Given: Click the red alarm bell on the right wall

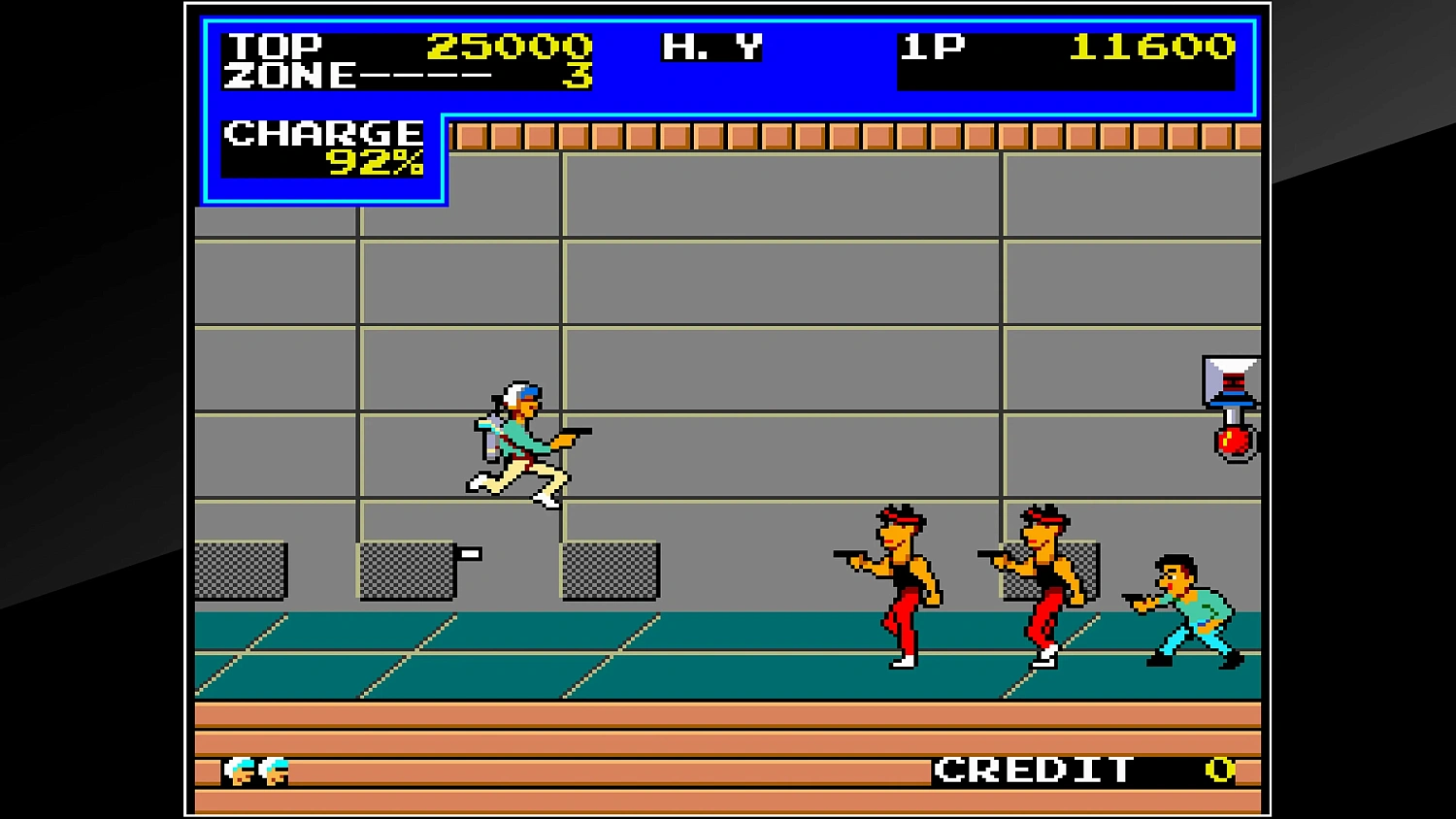Looking at the screenshot, I should point(1234,442).
